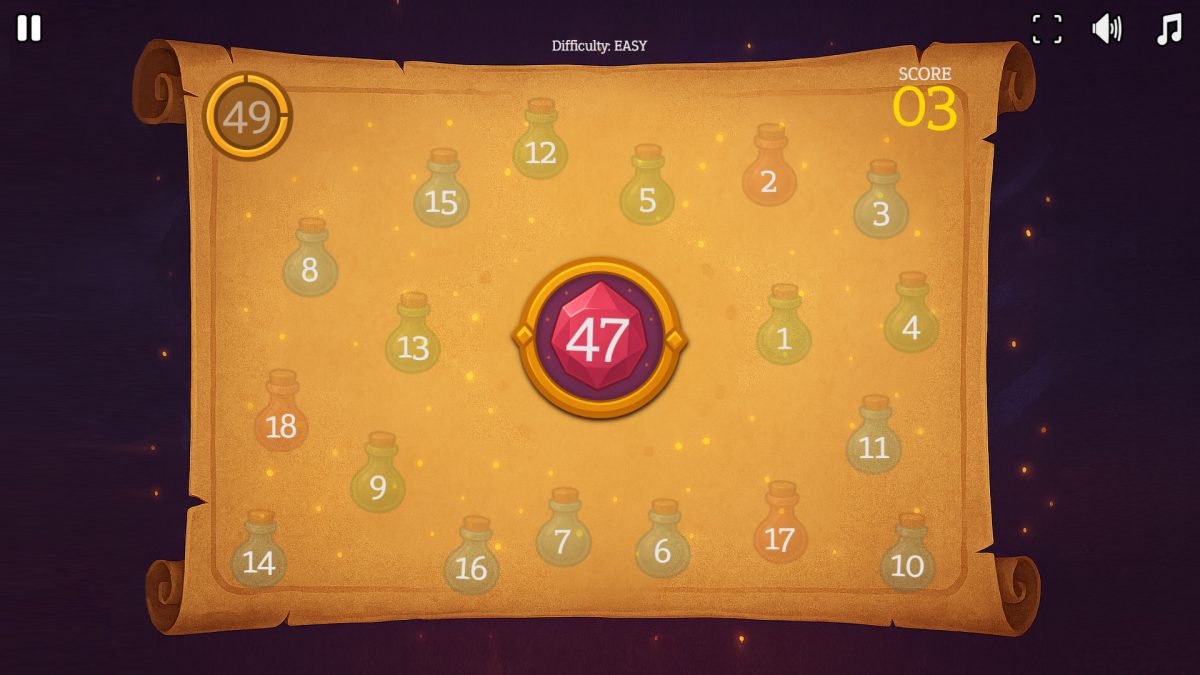Select the orange potion numbered 18
This screenshot has height=675, width=1200.
281,417
